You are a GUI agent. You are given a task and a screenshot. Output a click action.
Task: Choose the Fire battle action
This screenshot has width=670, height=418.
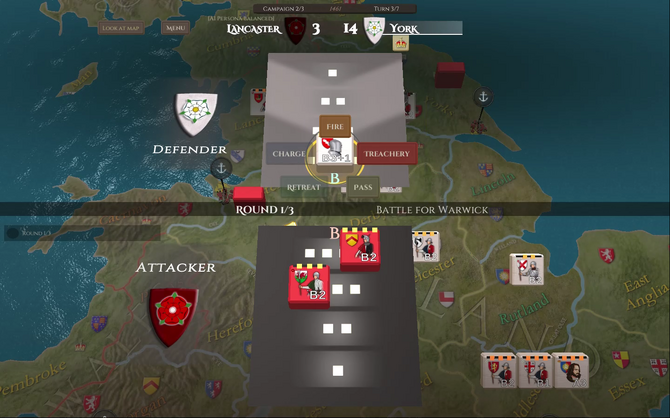335,127
